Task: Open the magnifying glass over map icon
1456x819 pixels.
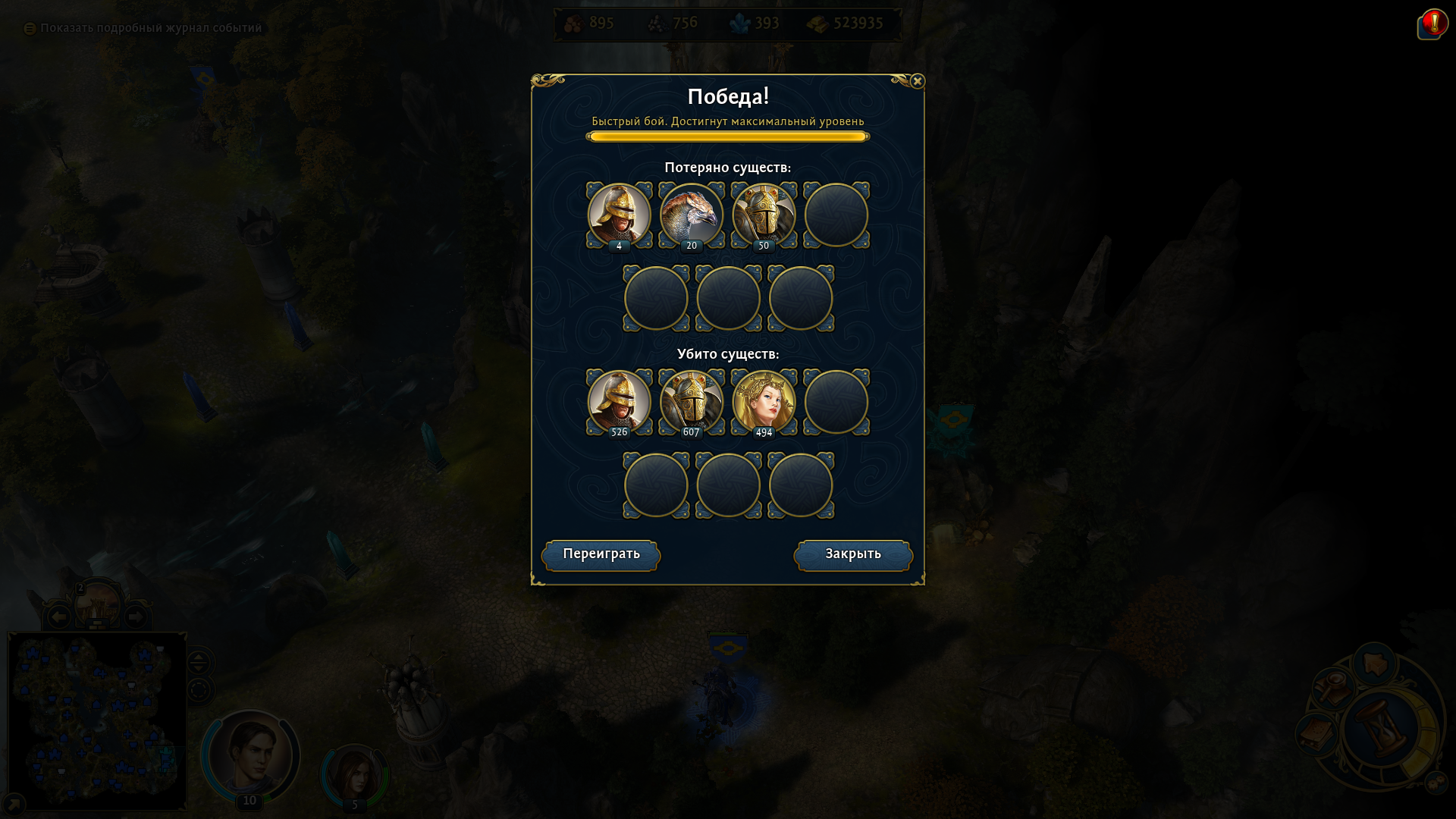Action: 1333,686
